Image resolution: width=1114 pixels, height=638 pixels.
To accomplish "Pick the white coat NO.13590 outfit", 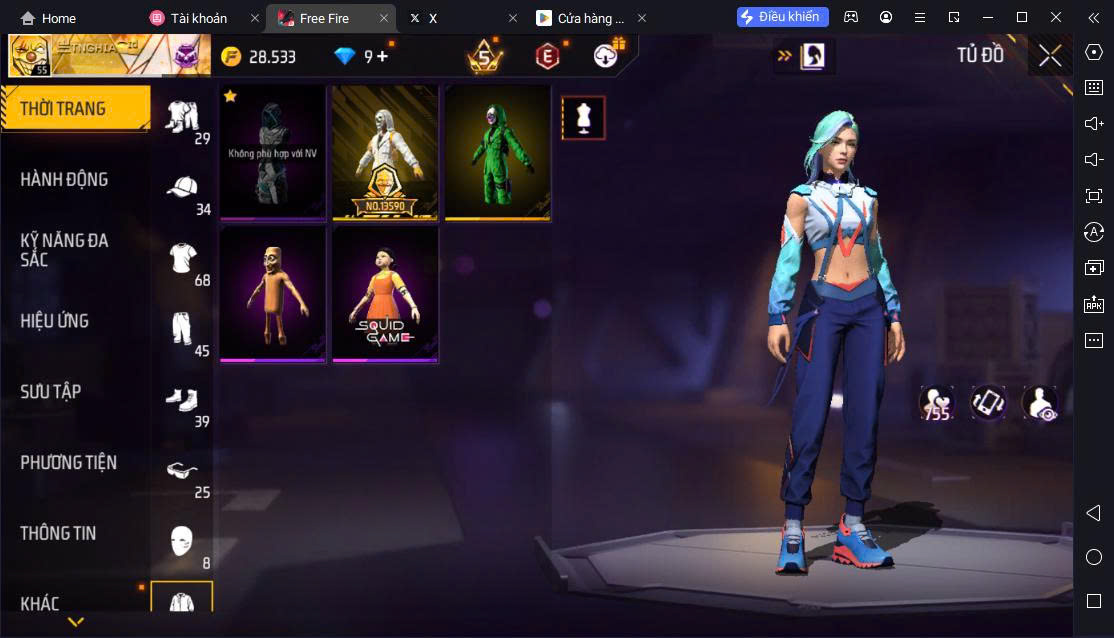I will pyautogui.click(x=385, y=152).
